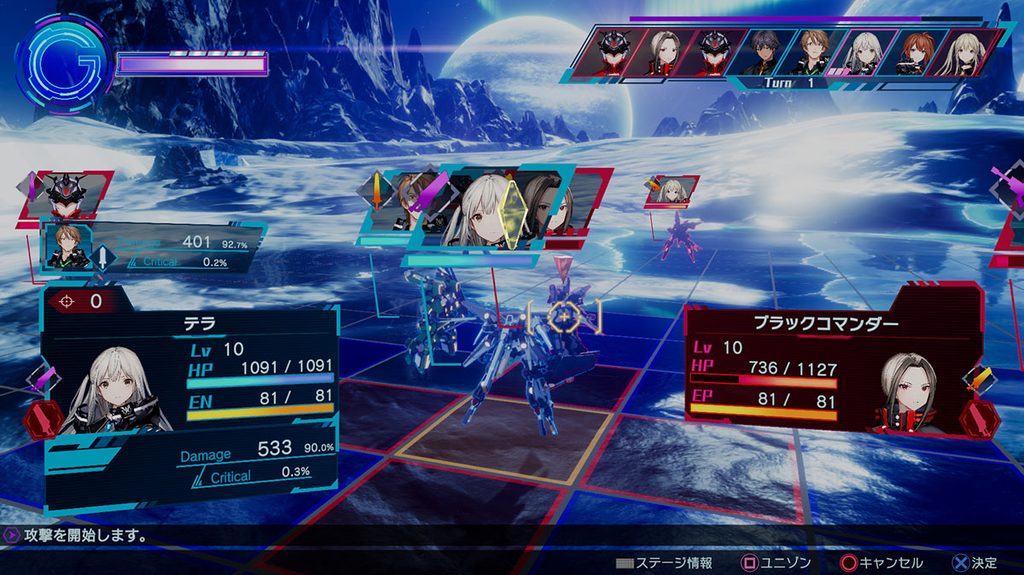Screen dimensions: 1024x575
Task: Pick the dark-haired pilot in the turn order
Action: coord(763,51)
